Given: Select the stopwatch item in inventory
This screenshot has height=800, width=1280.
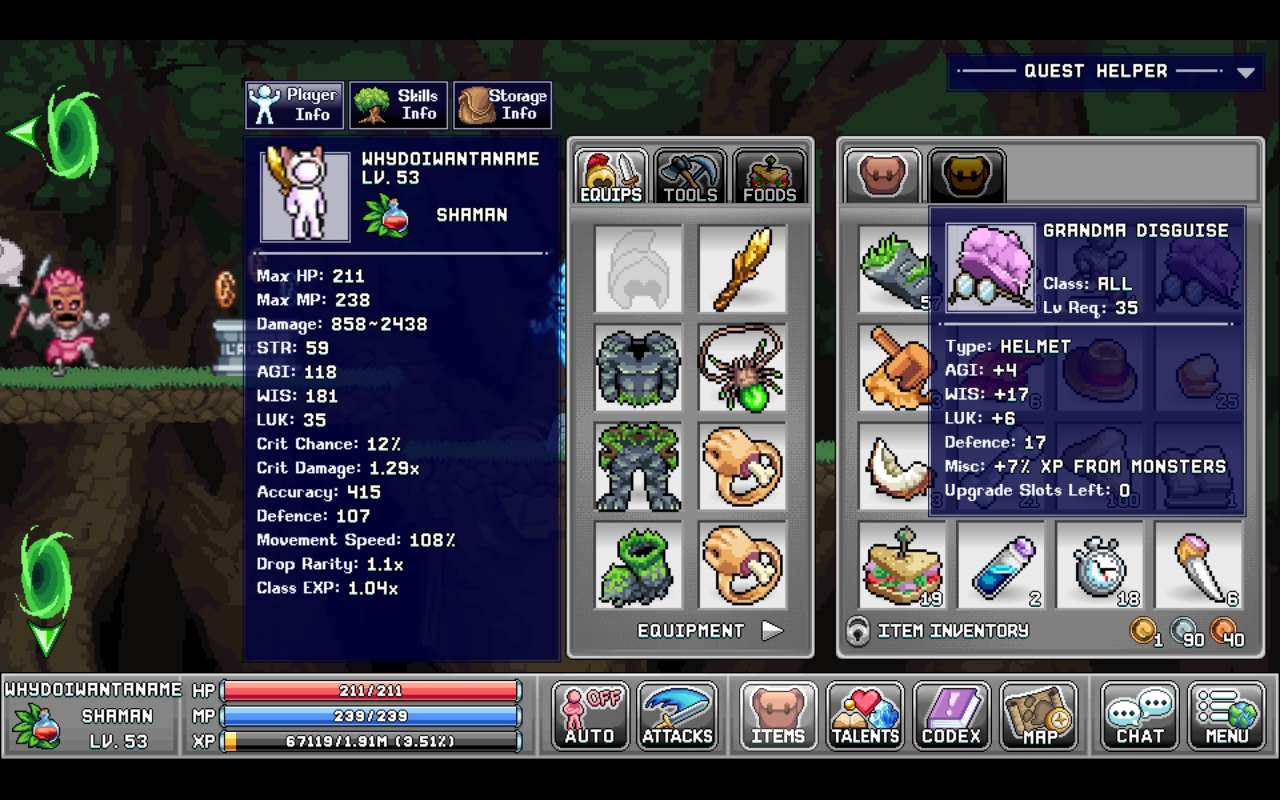Looking at the screenshot, I should click(1100, 565).
